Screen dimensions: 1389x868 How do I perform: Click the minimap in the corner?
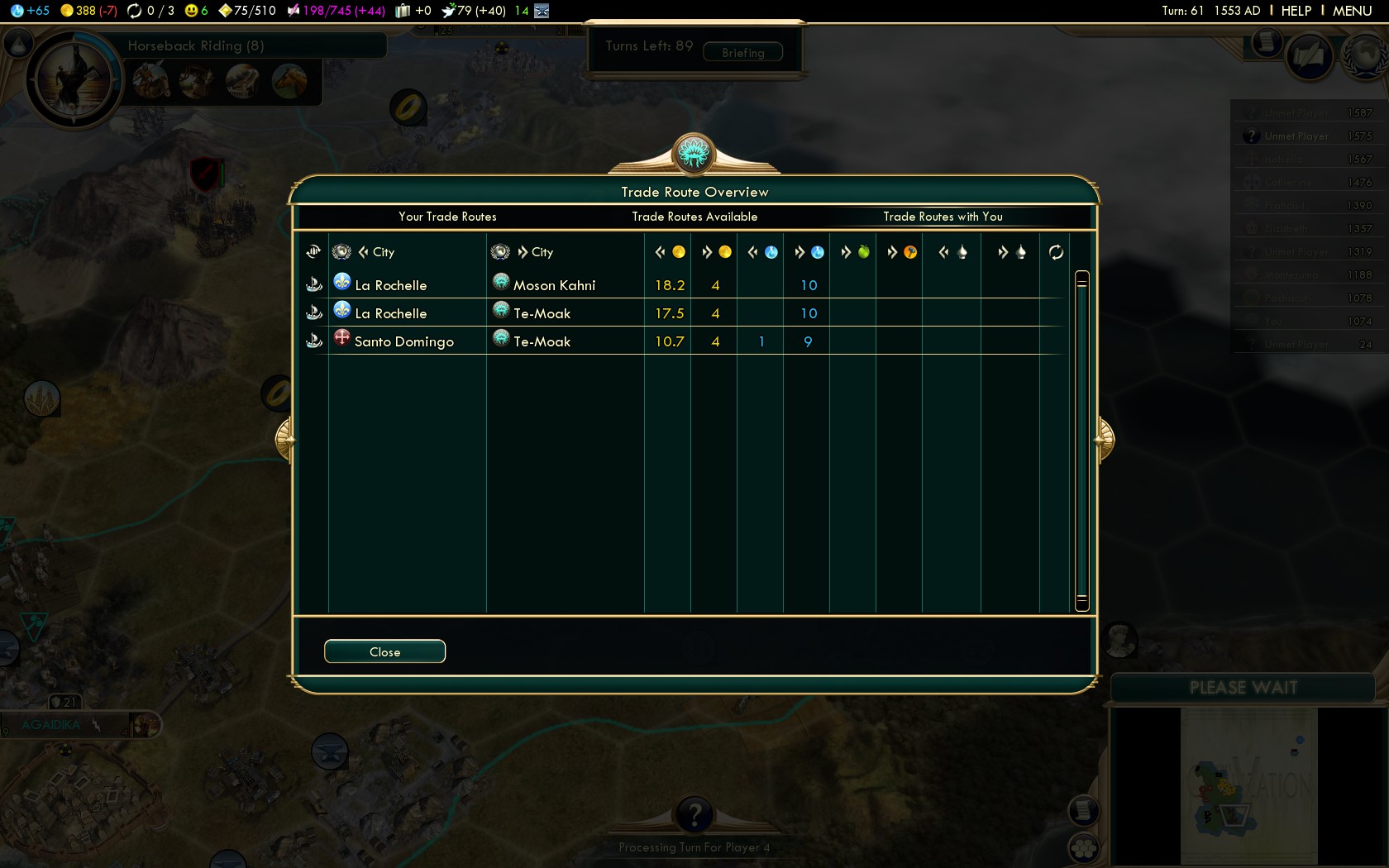click(1248, 787)
